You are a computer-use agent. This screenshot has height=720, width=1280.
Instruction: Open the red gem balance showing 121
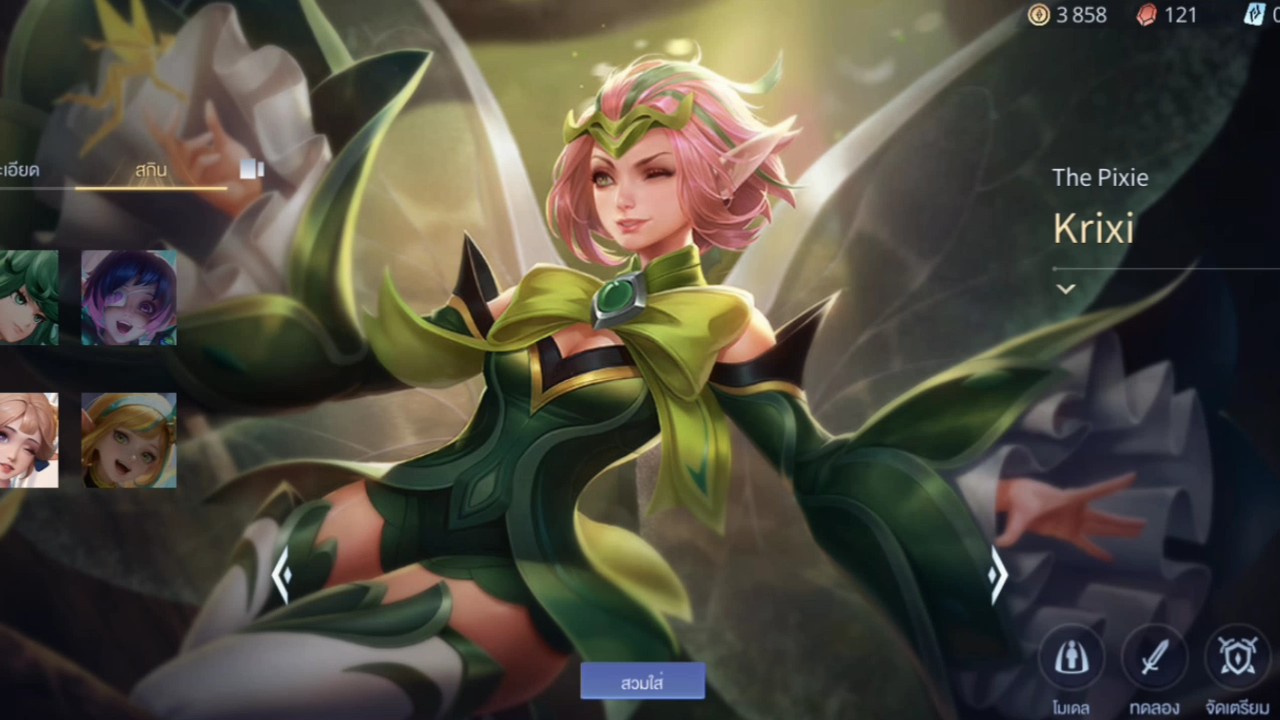click(1166, 15)
